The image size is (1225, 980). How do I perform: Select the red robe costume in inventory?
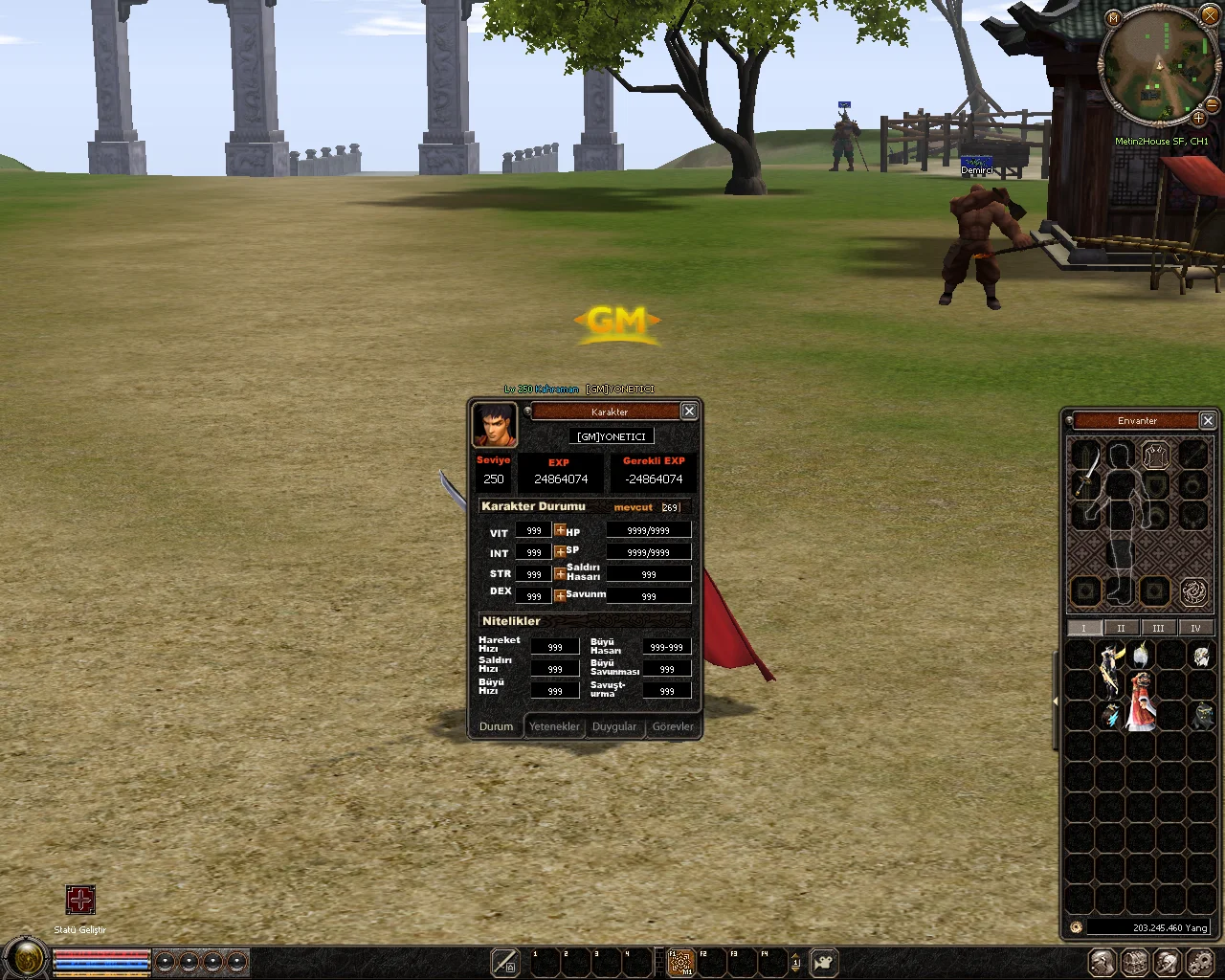[1140, 701]
